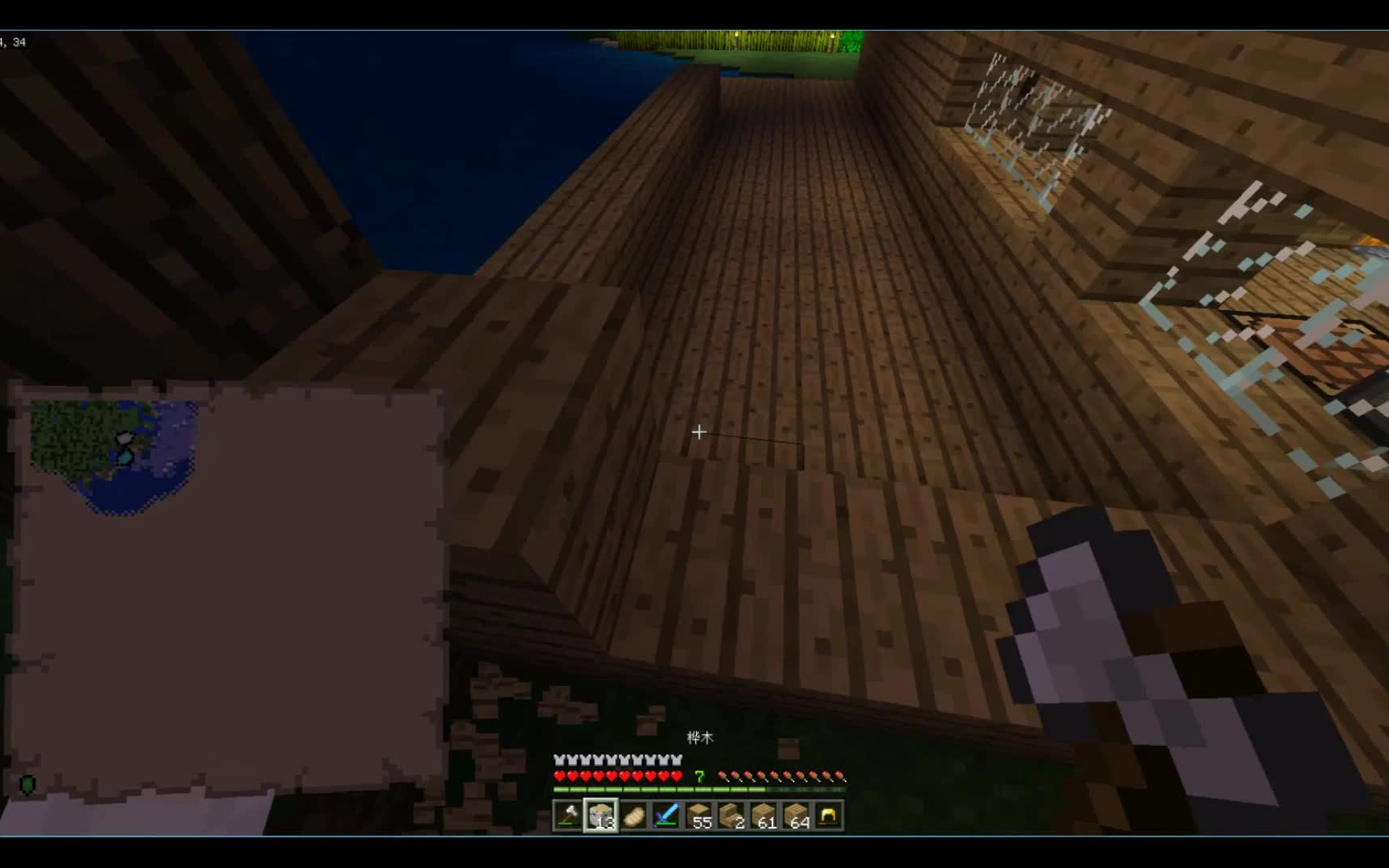Viewport: 1389px width, 868px height.
Task: Click the crosshair at screen center
Action: click(699, 432)
